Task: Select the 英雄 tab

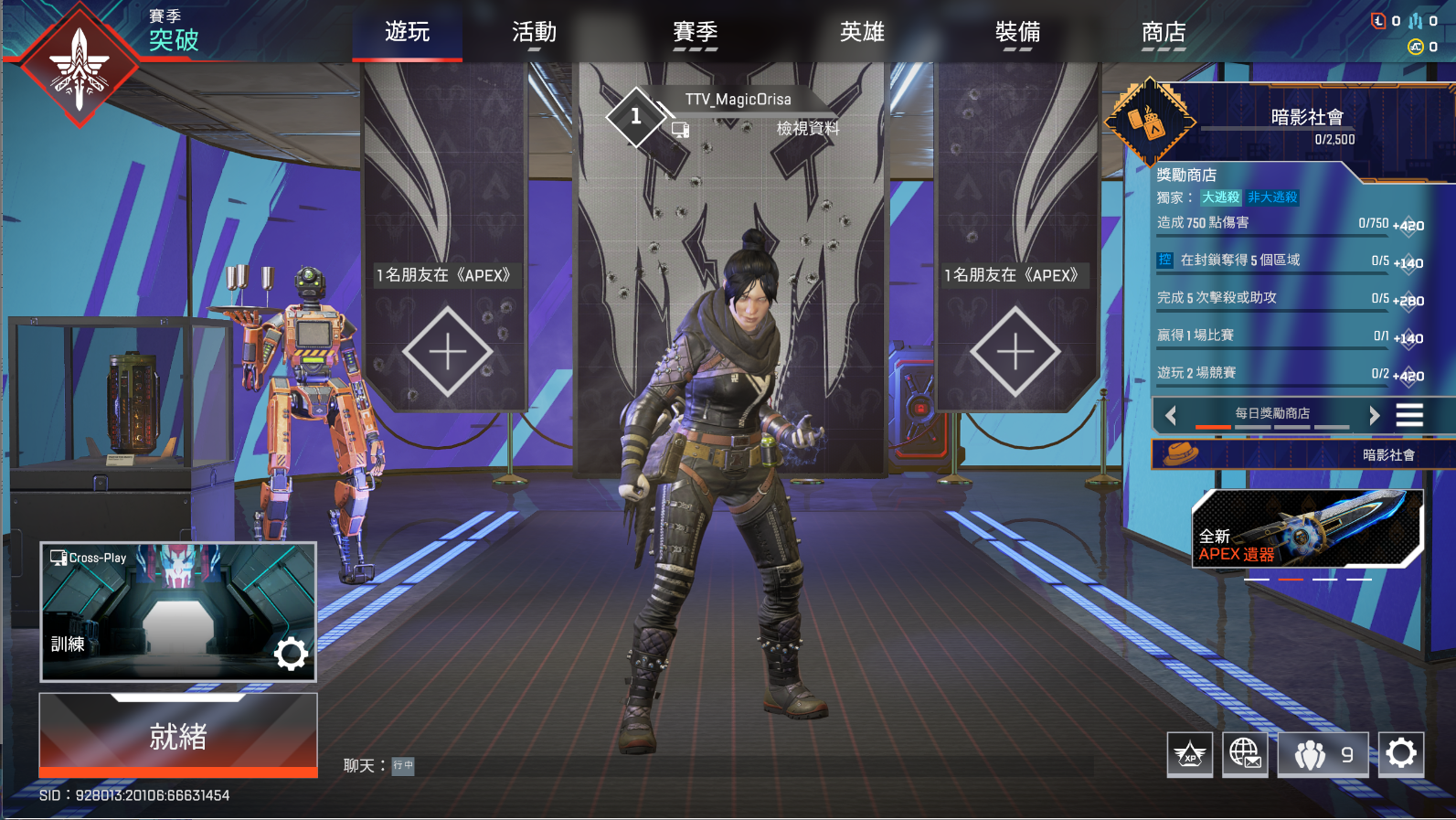Action: point(862,33)
